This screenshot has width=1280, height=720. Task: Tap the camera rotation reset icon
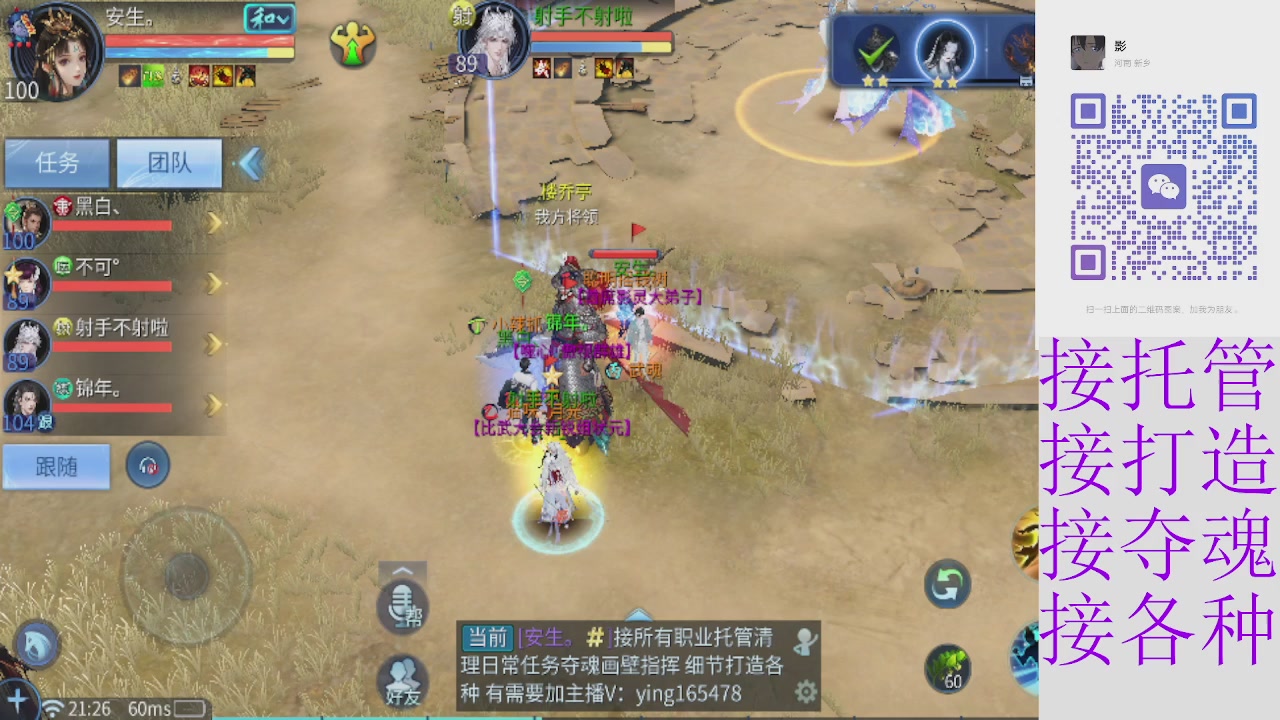[946, 586]
